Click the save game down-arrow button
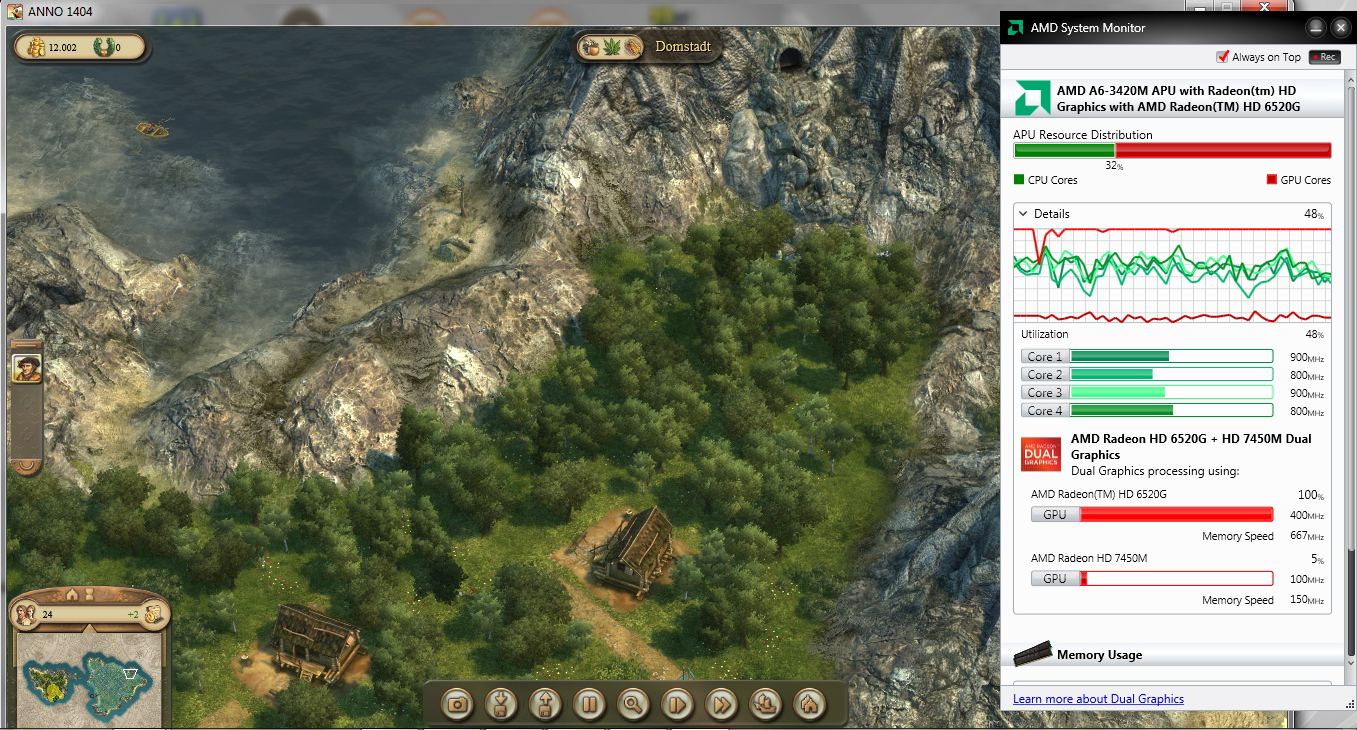 [x=502, y=704]
